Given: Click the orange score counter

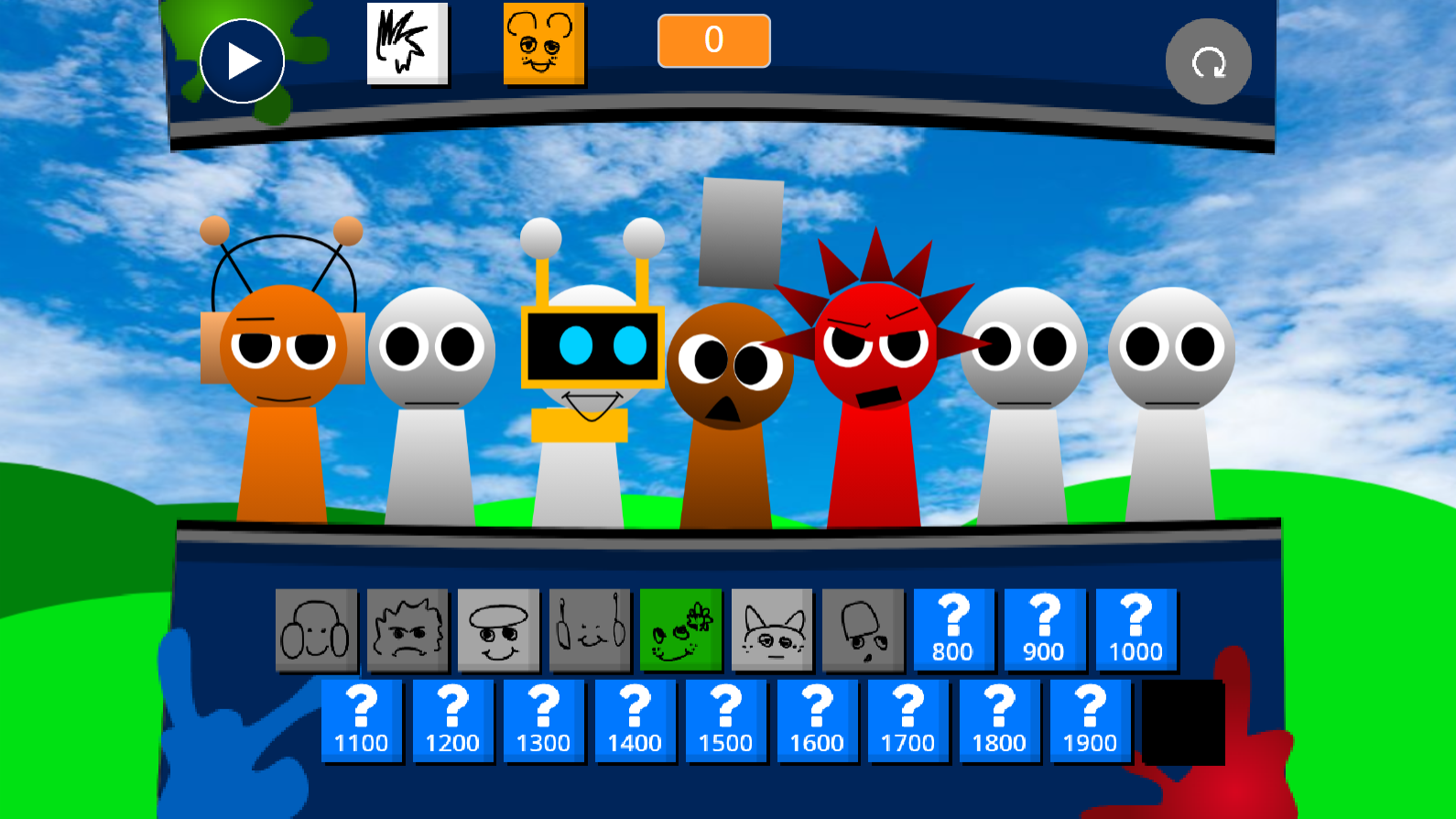Looking at the screenshot, I should (x=712, y=40).
